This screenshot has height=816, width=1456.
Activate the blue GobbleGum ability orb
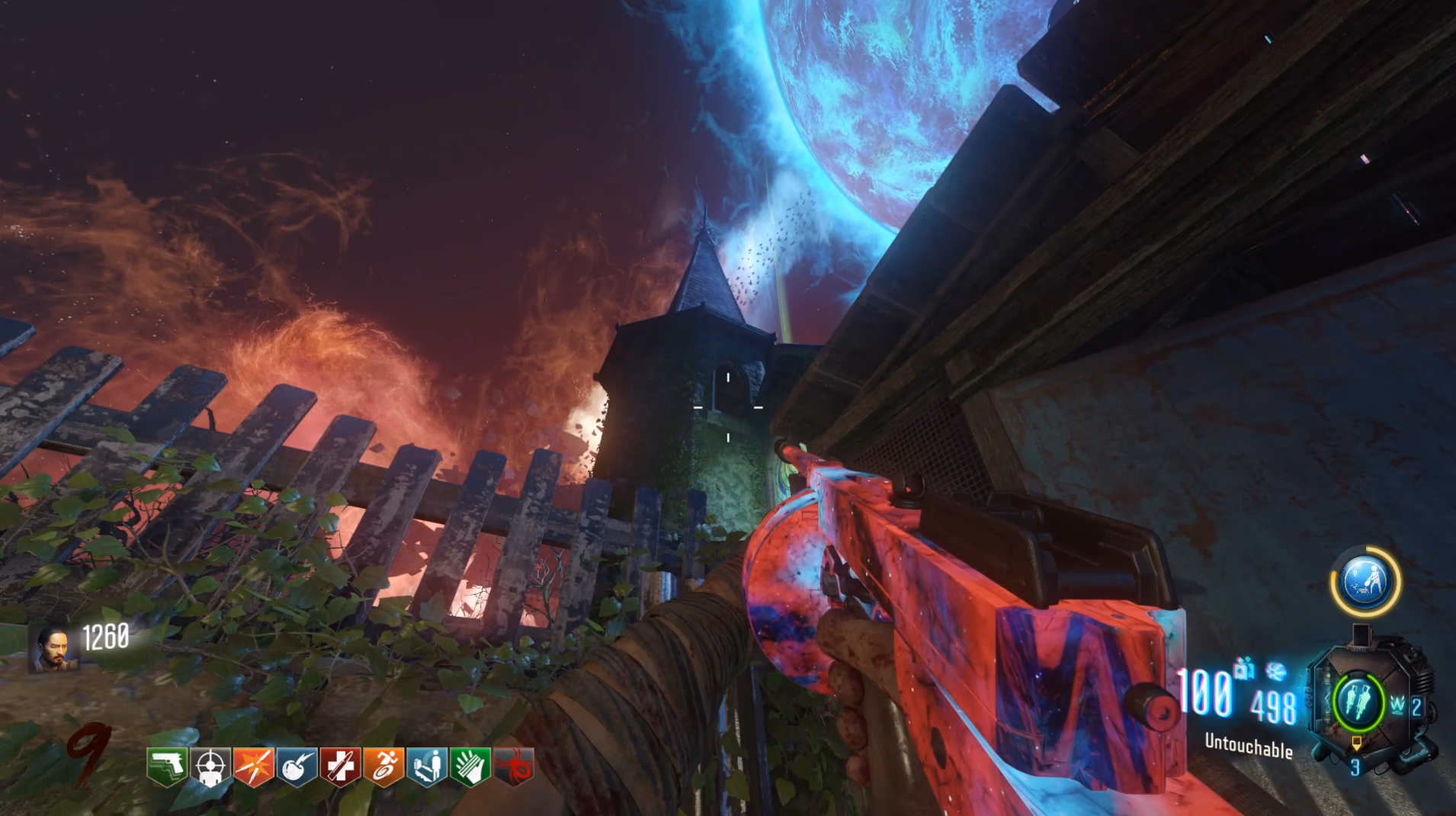pos(1365,582)
